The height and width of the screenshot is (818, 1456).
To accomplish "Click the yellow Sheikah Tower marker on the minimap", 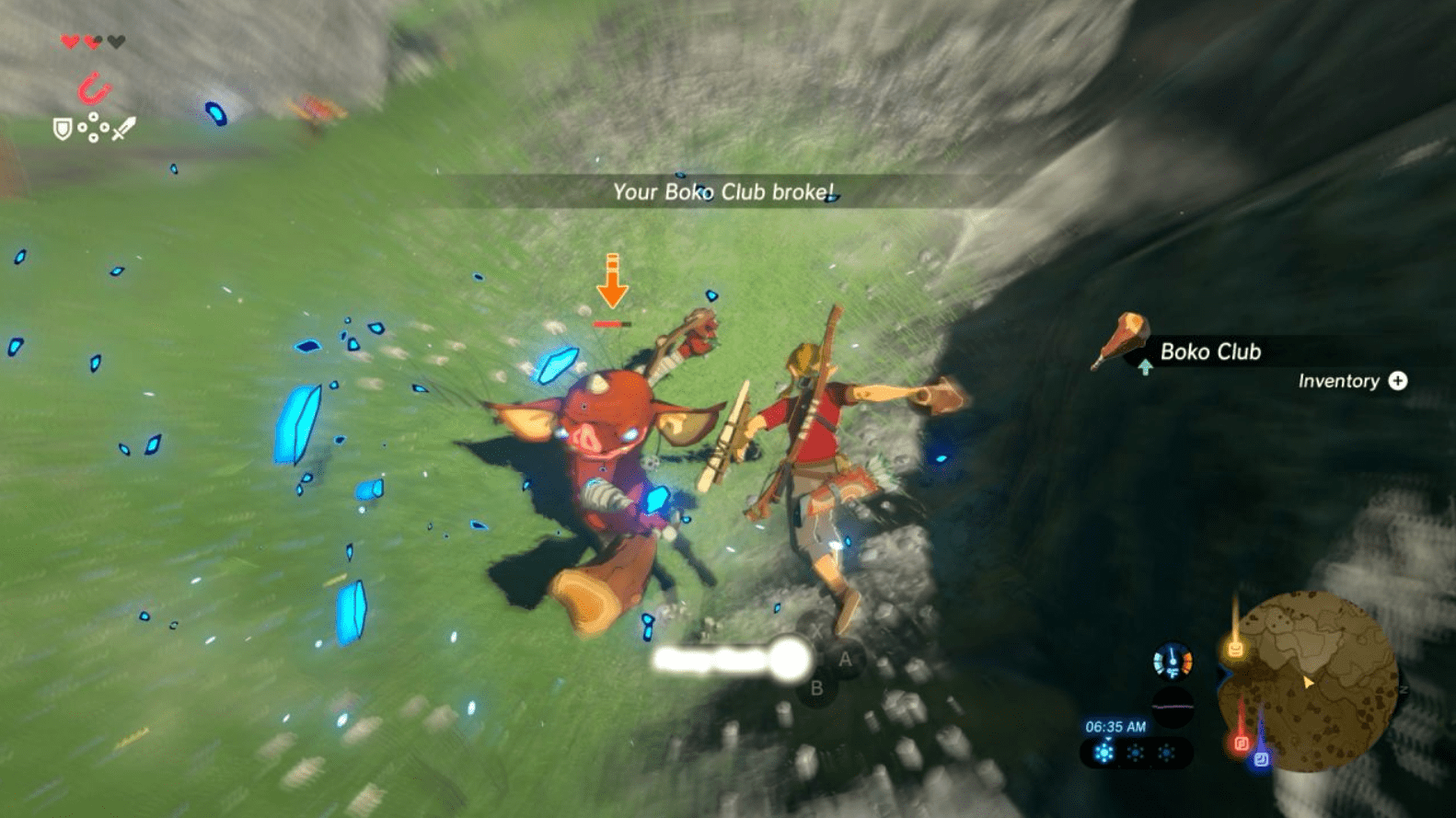I will point(1235,649).
